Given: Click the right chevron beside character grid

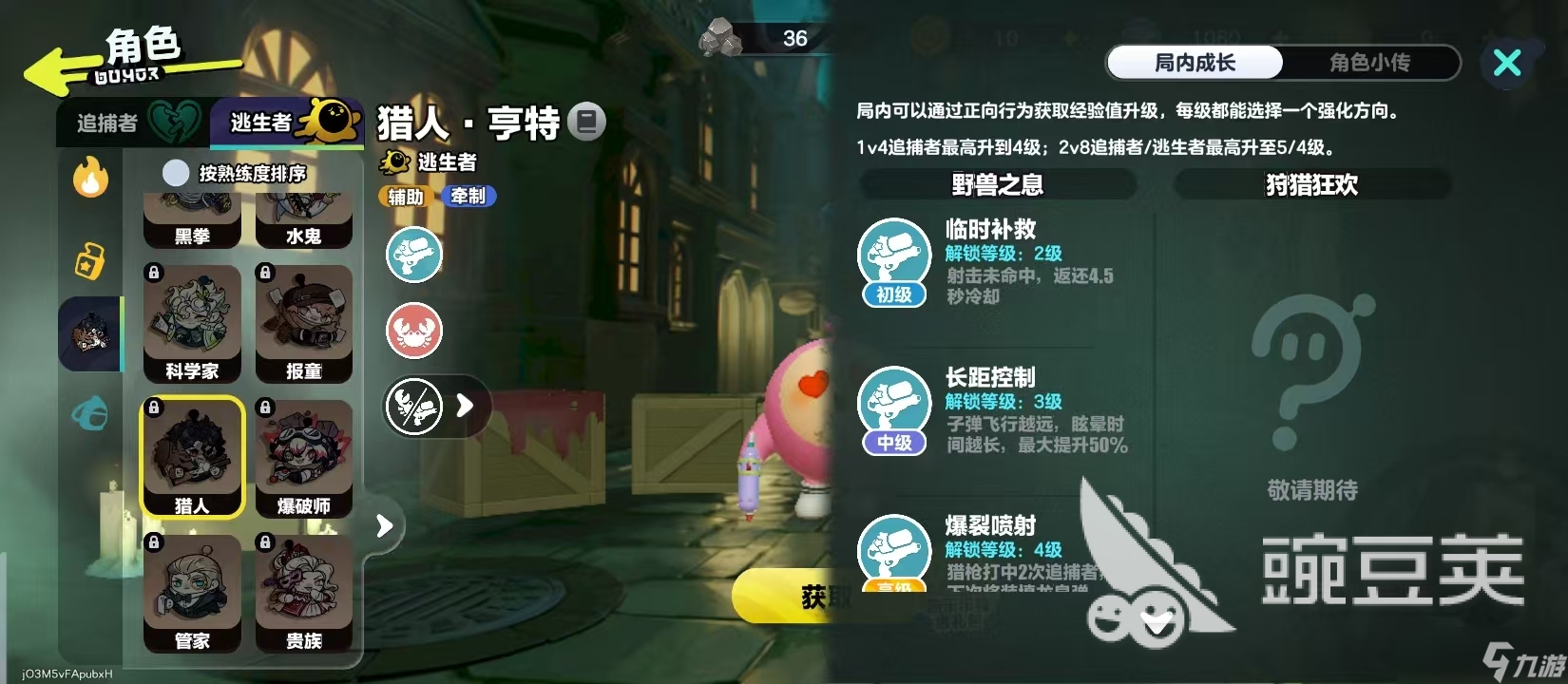Looking at the screenshot, I should (x=384, y=524).
